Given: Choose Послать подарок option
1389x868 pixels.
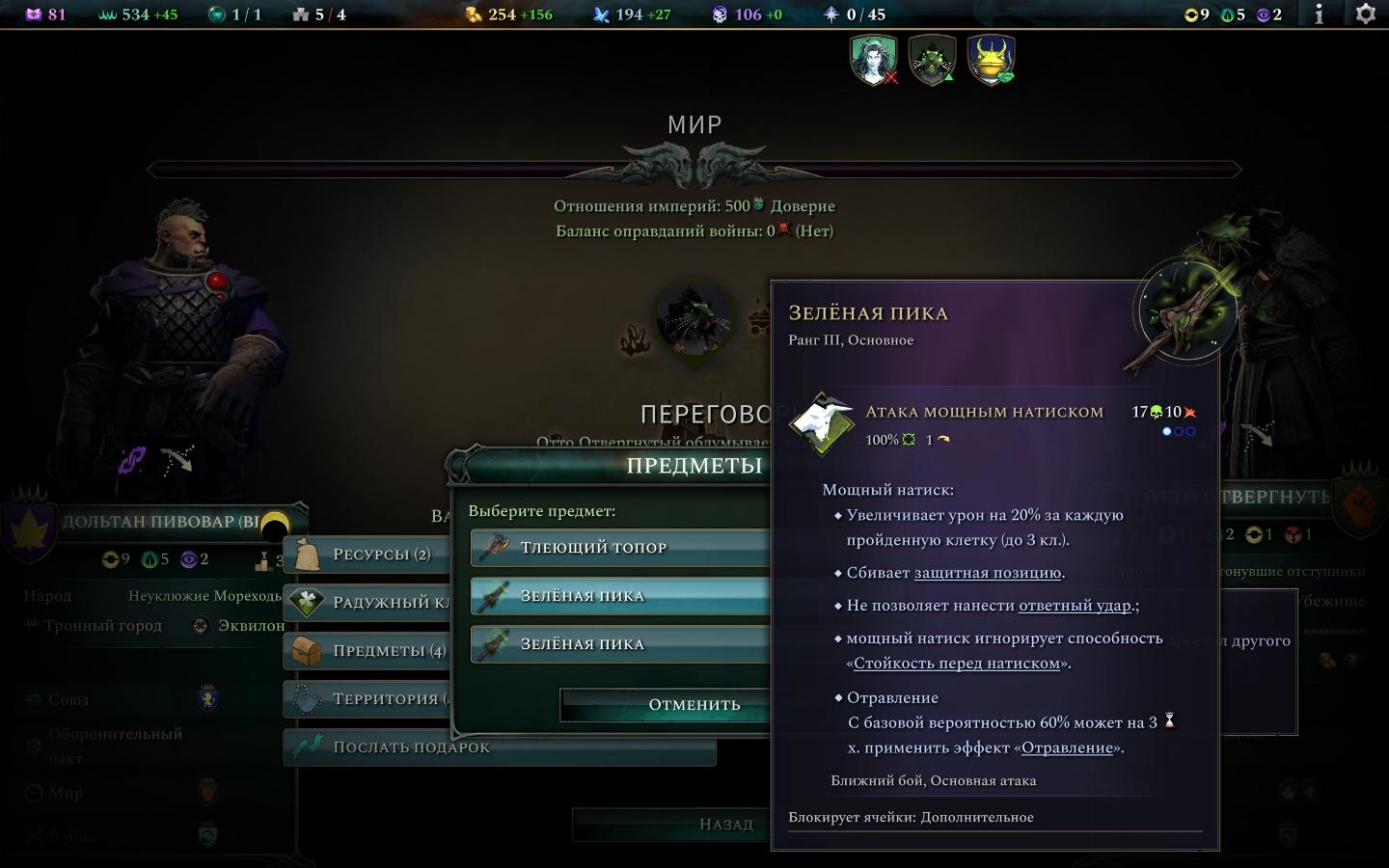Looking at the screenshot, I should 502,747.
